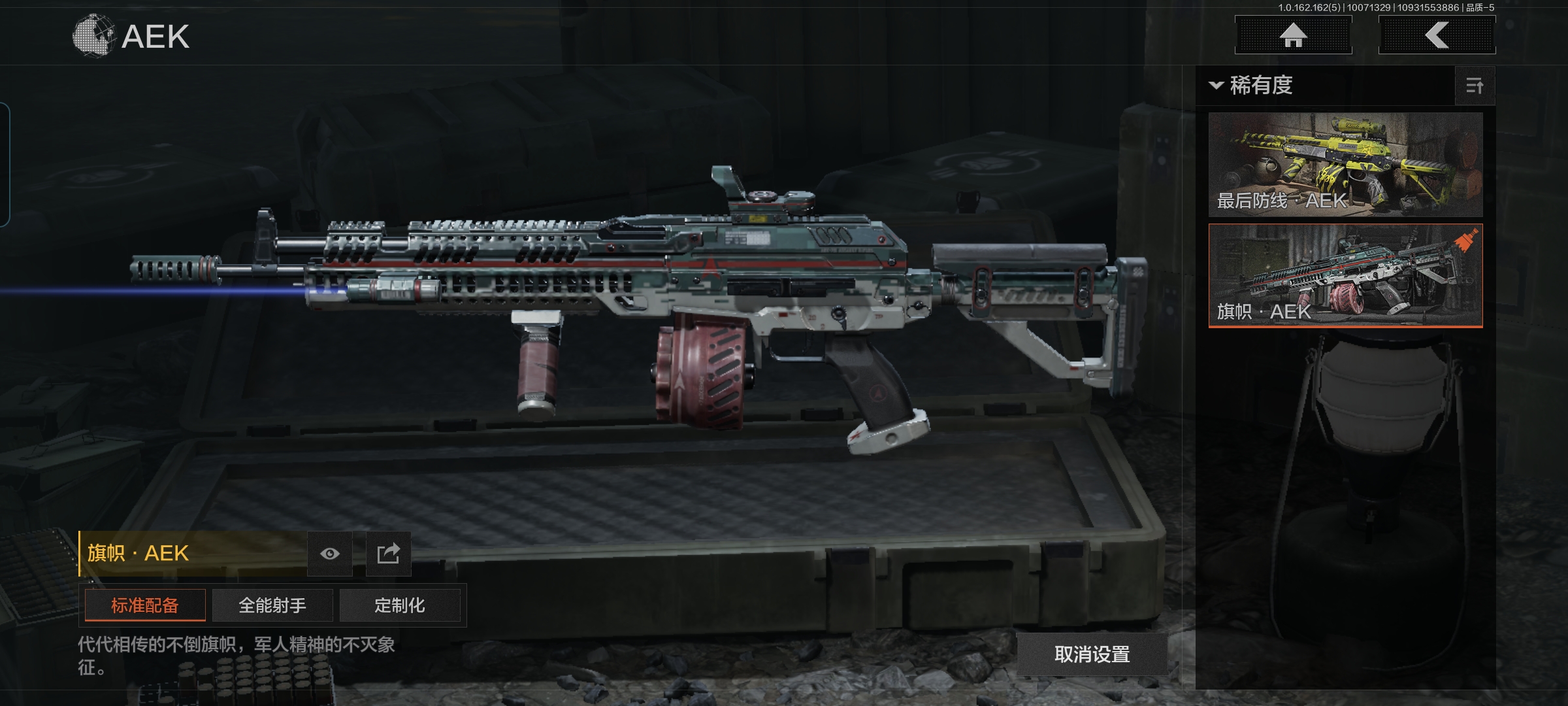Screen dimensions: 1568x706
Task: Switch to the 标准配备 tab
Action: (x=145, y=605)
